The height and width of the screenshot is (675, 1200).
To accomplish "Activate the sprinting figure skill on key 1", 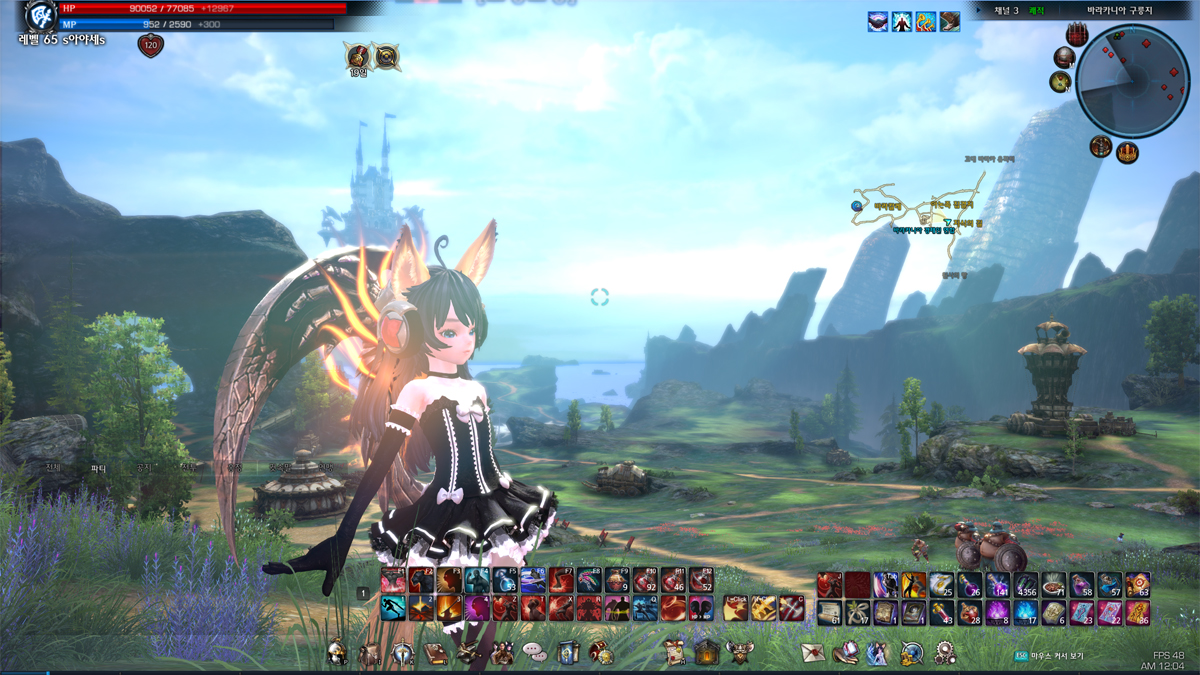I will coord(393,608).
